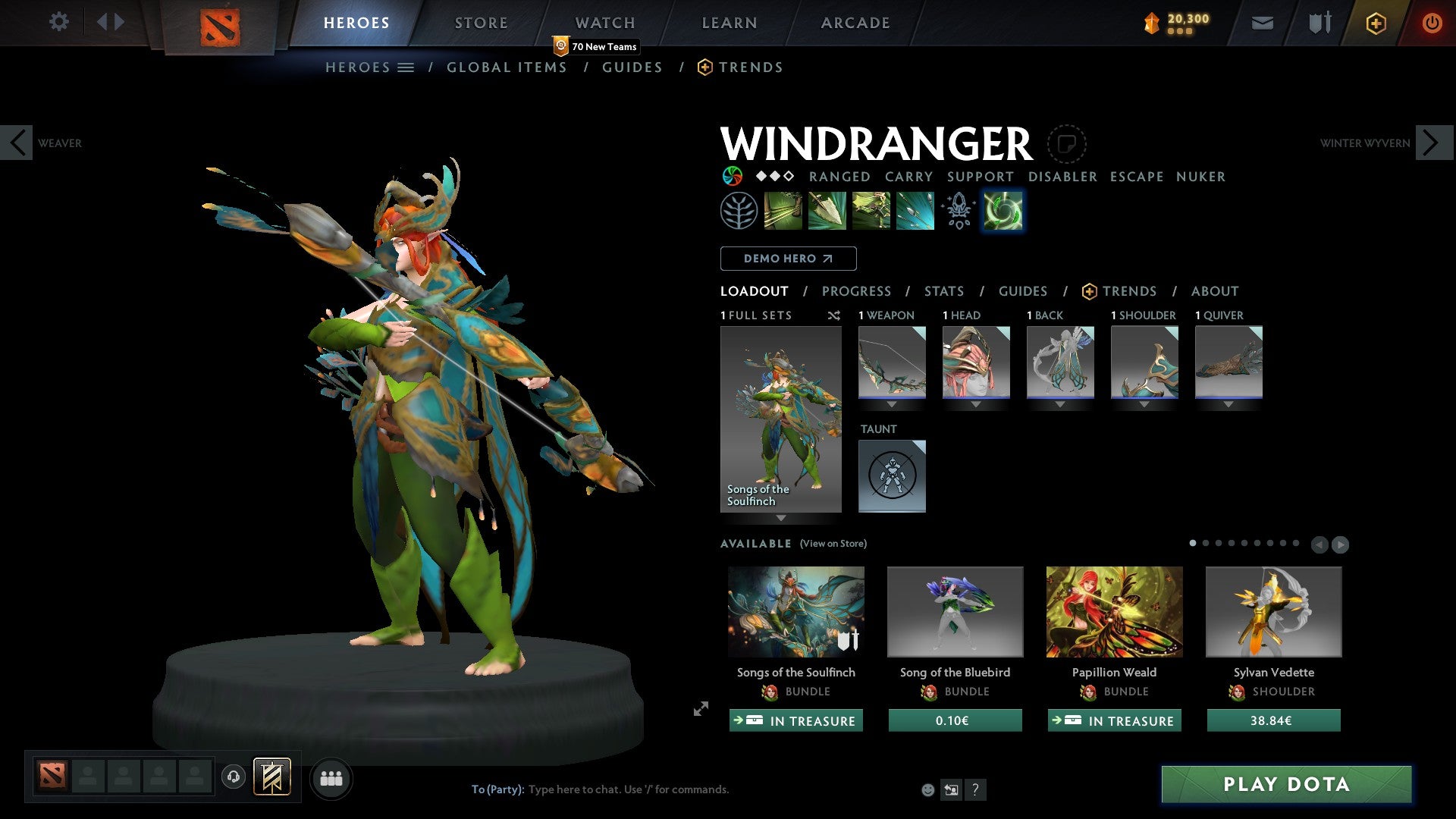Image resolution: width=1456 pixels, height=819 pixels.
Task: Select the Shackleshot ability icon
Action: [x=782, y=210]
